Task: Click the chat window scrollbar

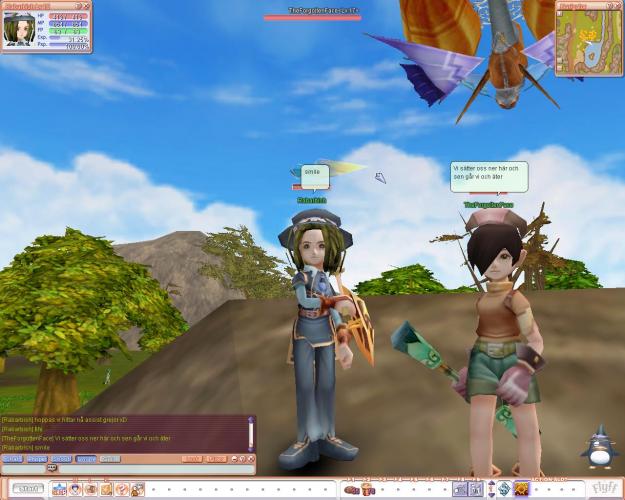Action: click(252, 433)
